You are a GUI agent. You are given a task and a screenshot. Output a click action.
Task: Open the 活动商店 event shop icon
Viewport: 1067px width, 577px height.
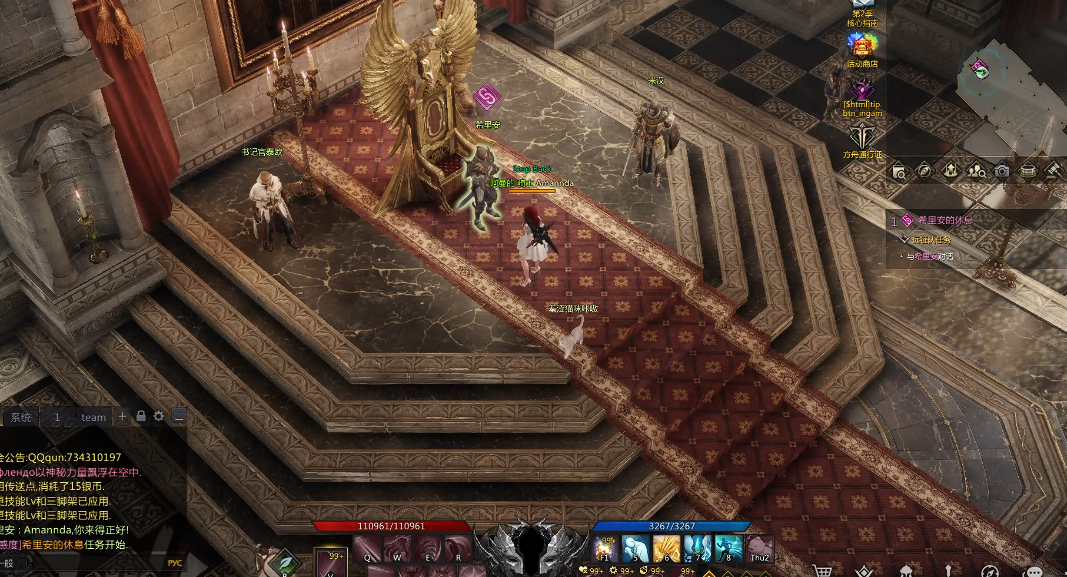pos(862,46)
